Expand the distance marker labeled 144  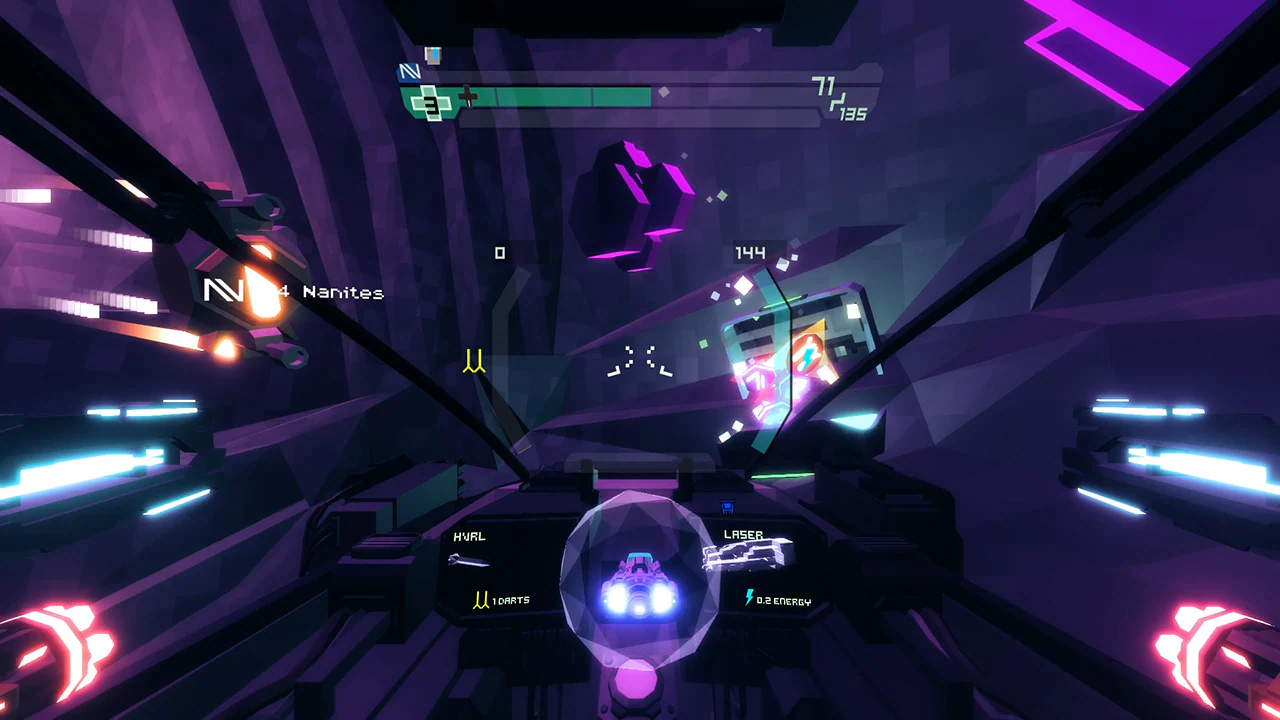[752, 253]
